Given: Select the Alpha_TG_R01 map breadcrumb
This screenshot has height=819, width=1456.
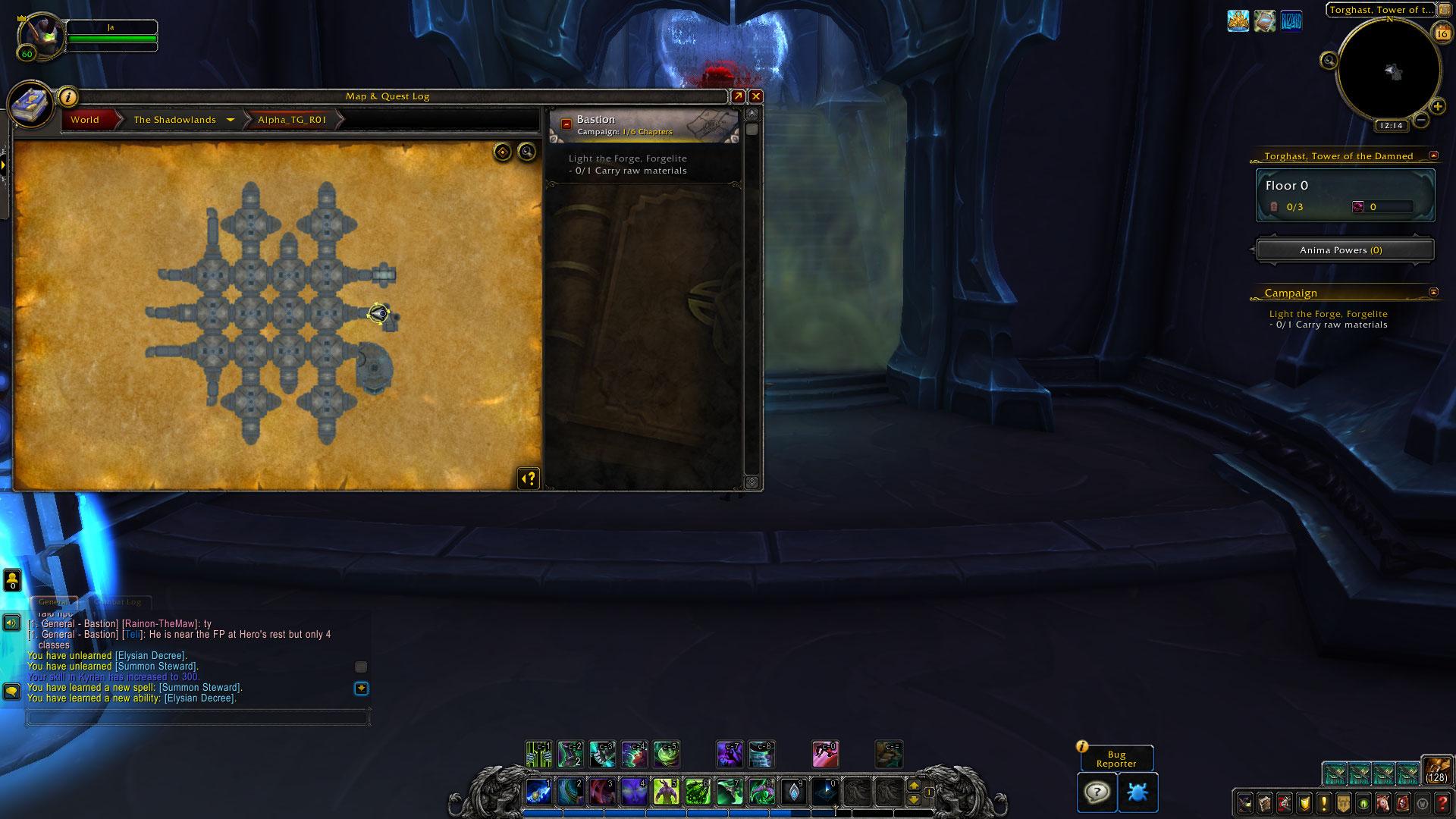Looking at the screenshot, I should 292,120.
